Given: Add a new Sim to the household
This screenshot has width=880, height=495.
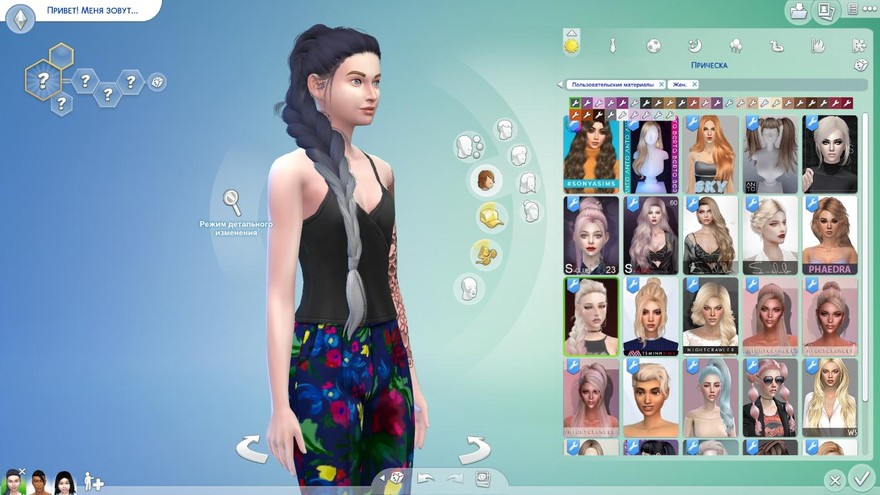Looking at the screenshot, I should (x=93, y=482).
